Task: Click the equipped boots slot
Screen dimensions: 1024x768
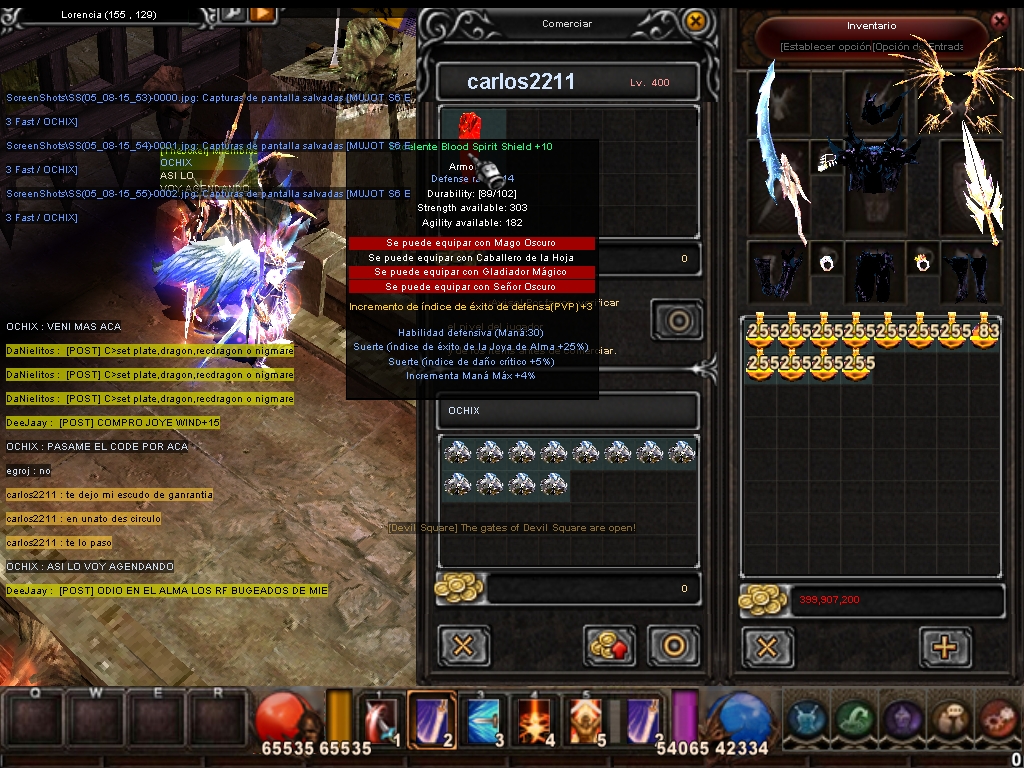Action: (969, 271)
